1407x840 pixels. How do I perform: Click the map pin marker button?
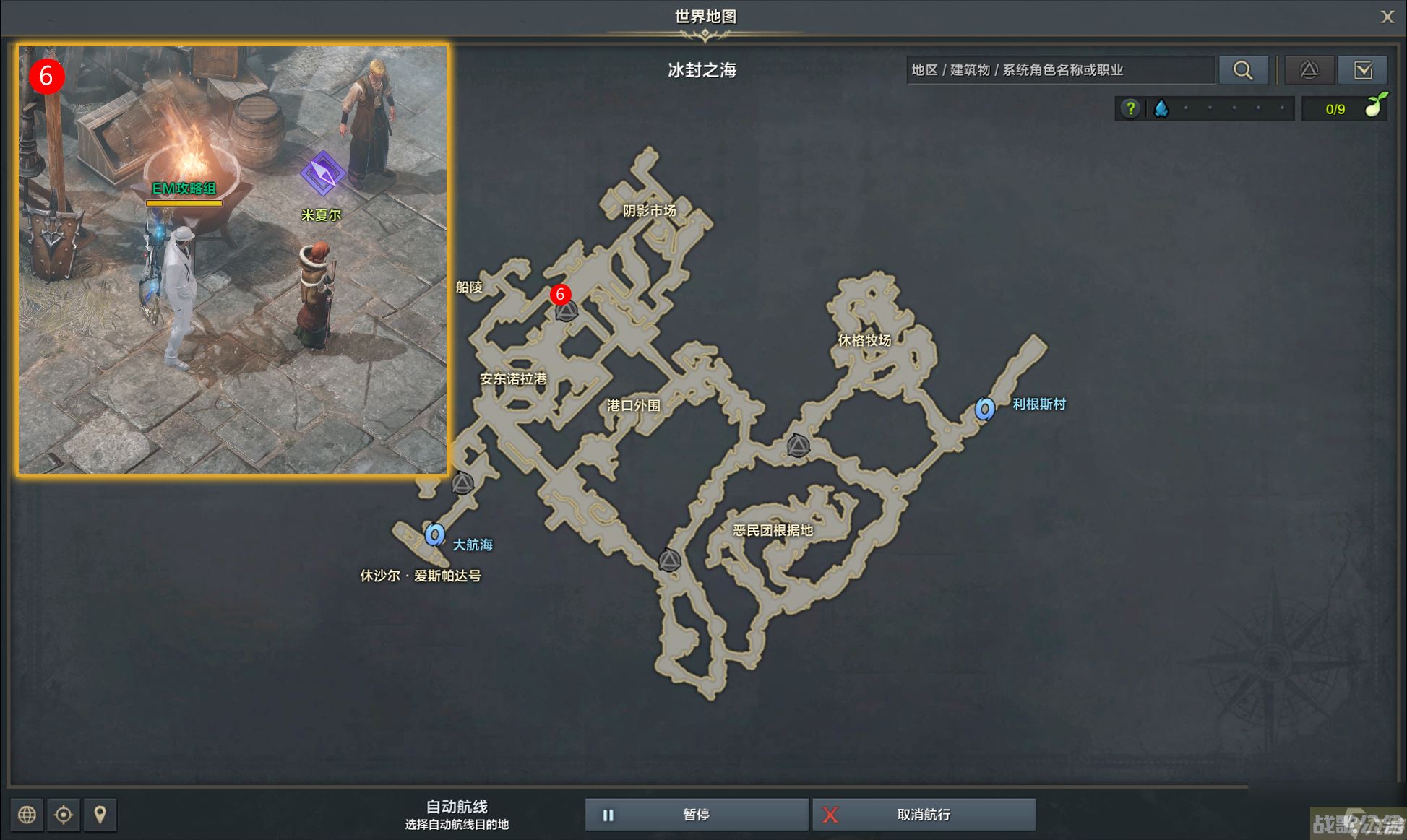click(x=100, y=815)
